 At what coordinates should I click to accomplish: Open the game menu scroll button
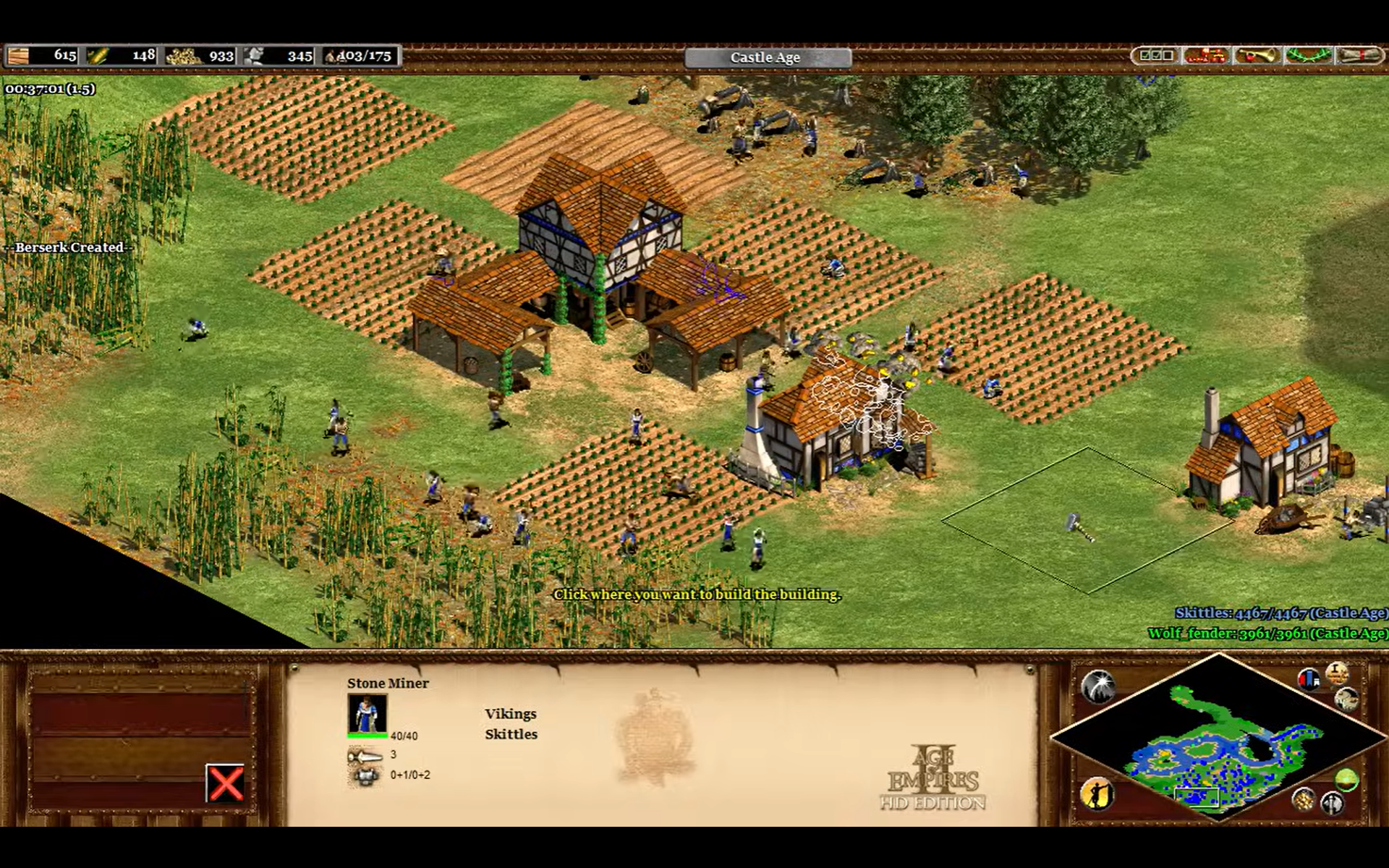1359,56
